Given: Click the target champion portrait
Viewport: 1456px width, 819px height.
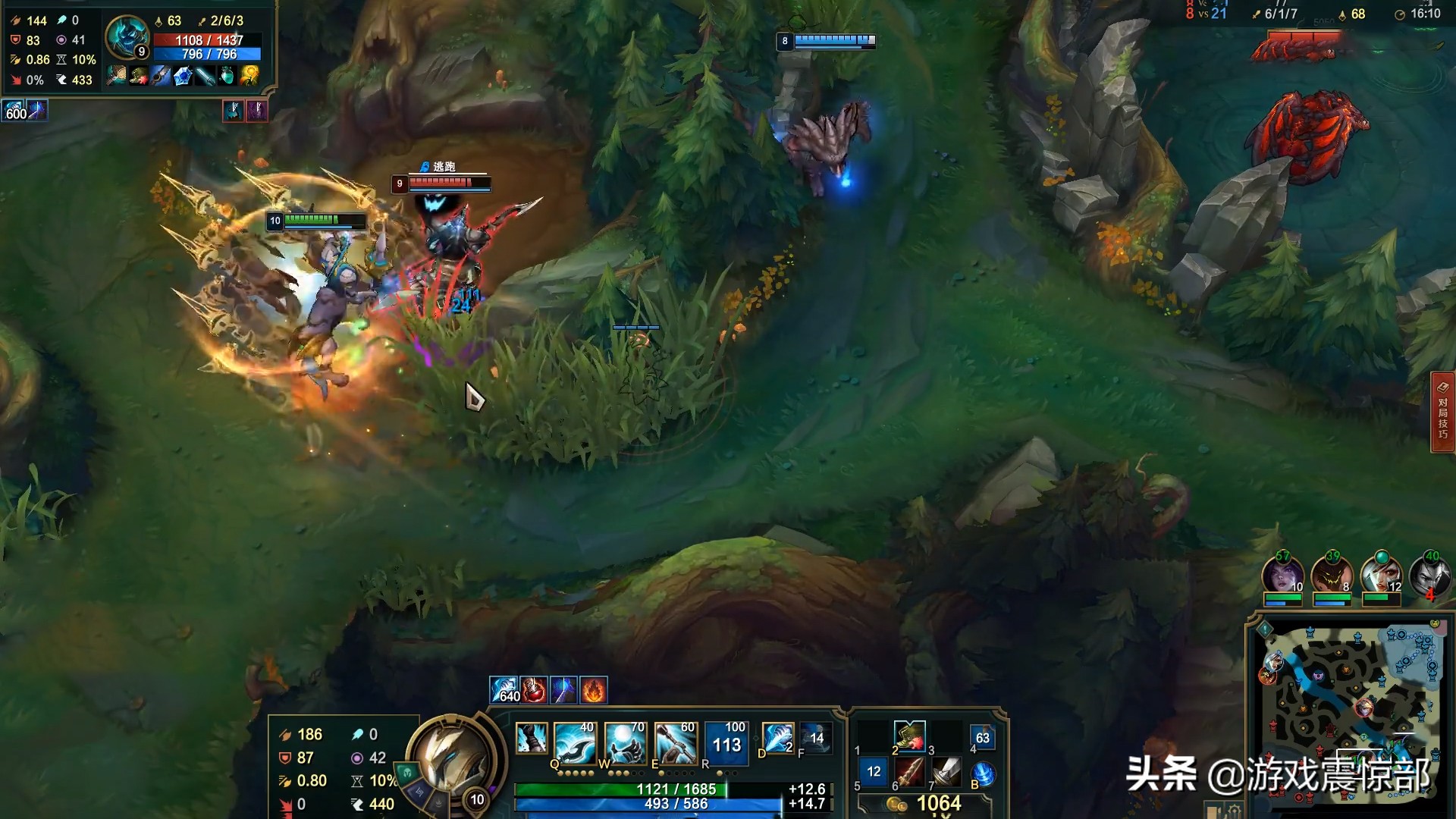Looking at the screenshot, I should point(126,36).
